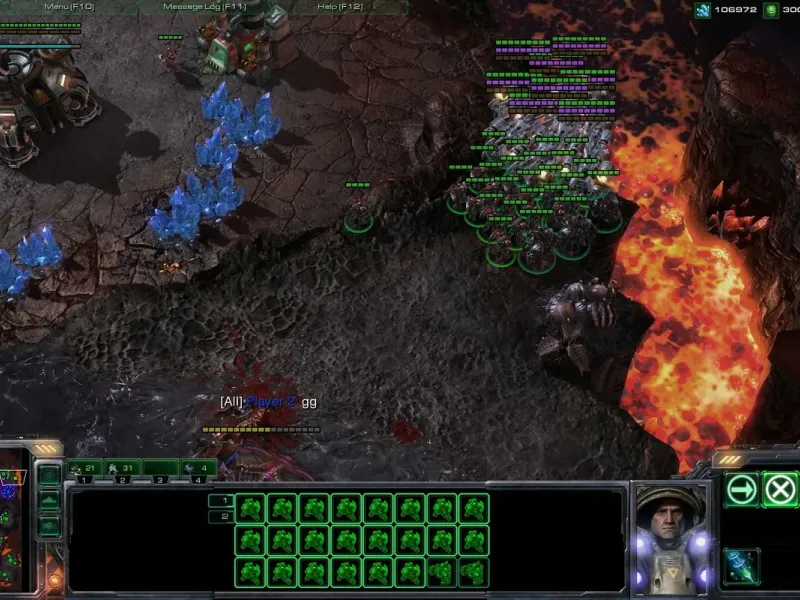Image resolution: width=800 pixels, height=600 pixels.
Task: Select the last unit wireframe in the bottom row
Action: 473,572
